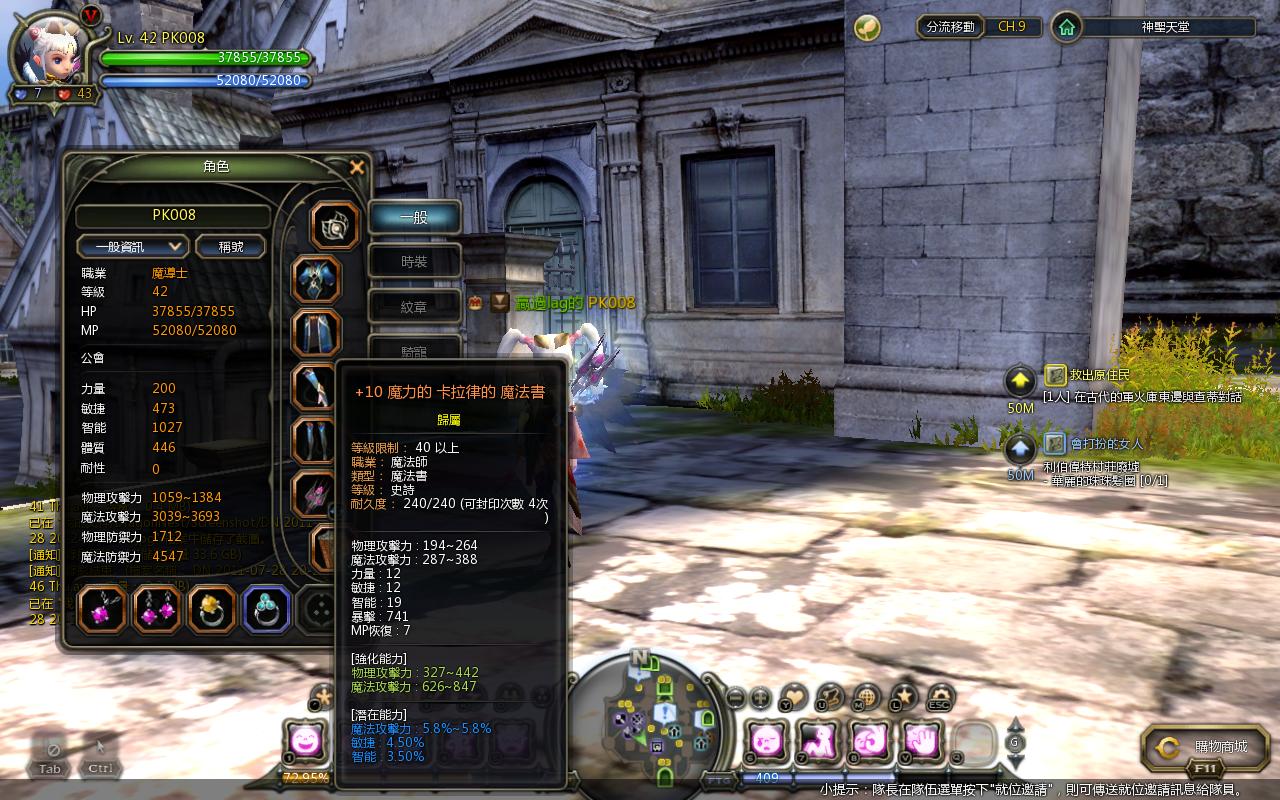Close the character window
Screen dimensions: 1280x800
[357, 168]
